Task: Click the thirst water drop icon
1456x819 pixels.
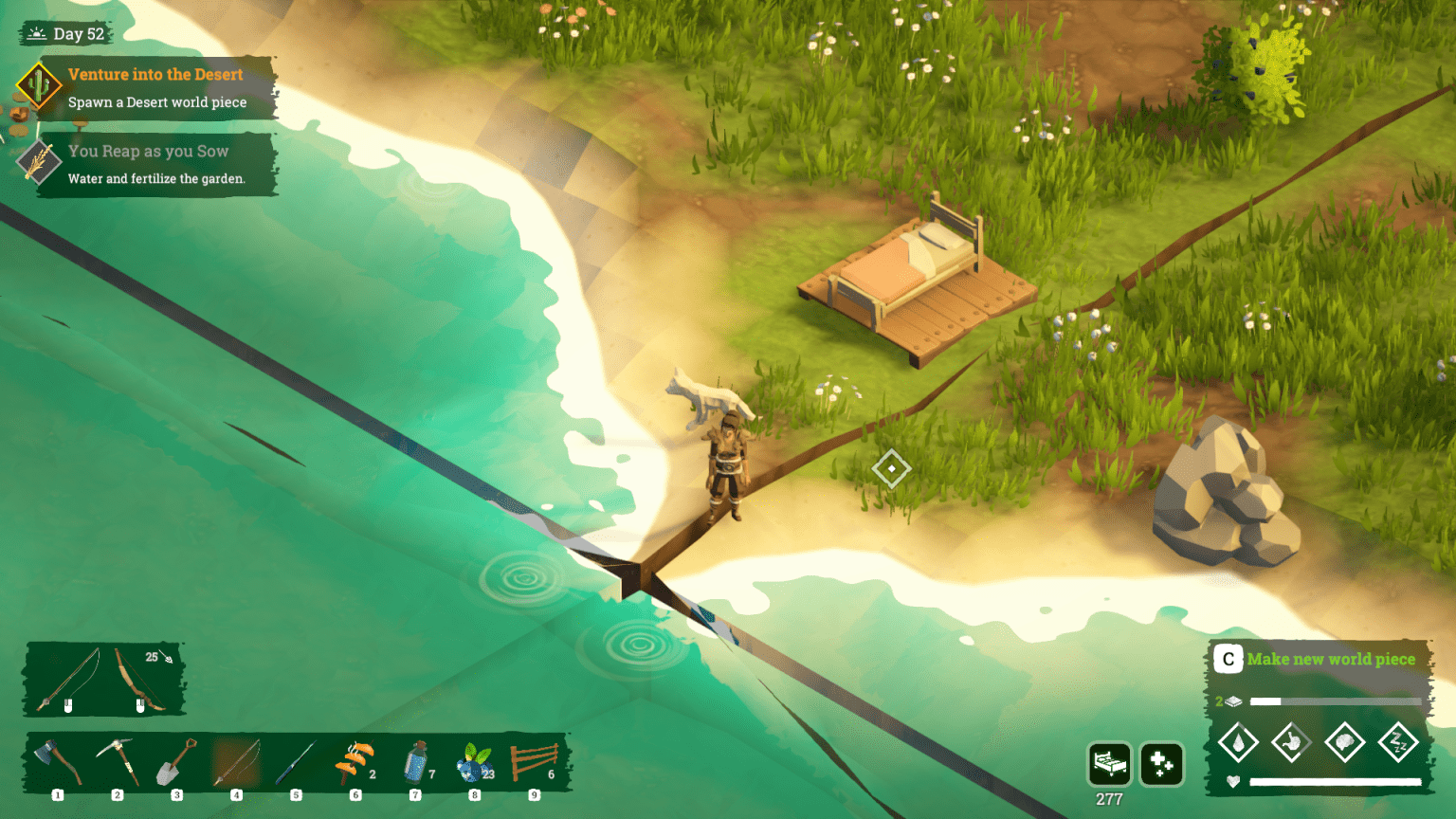Action: click(1238, 742)
